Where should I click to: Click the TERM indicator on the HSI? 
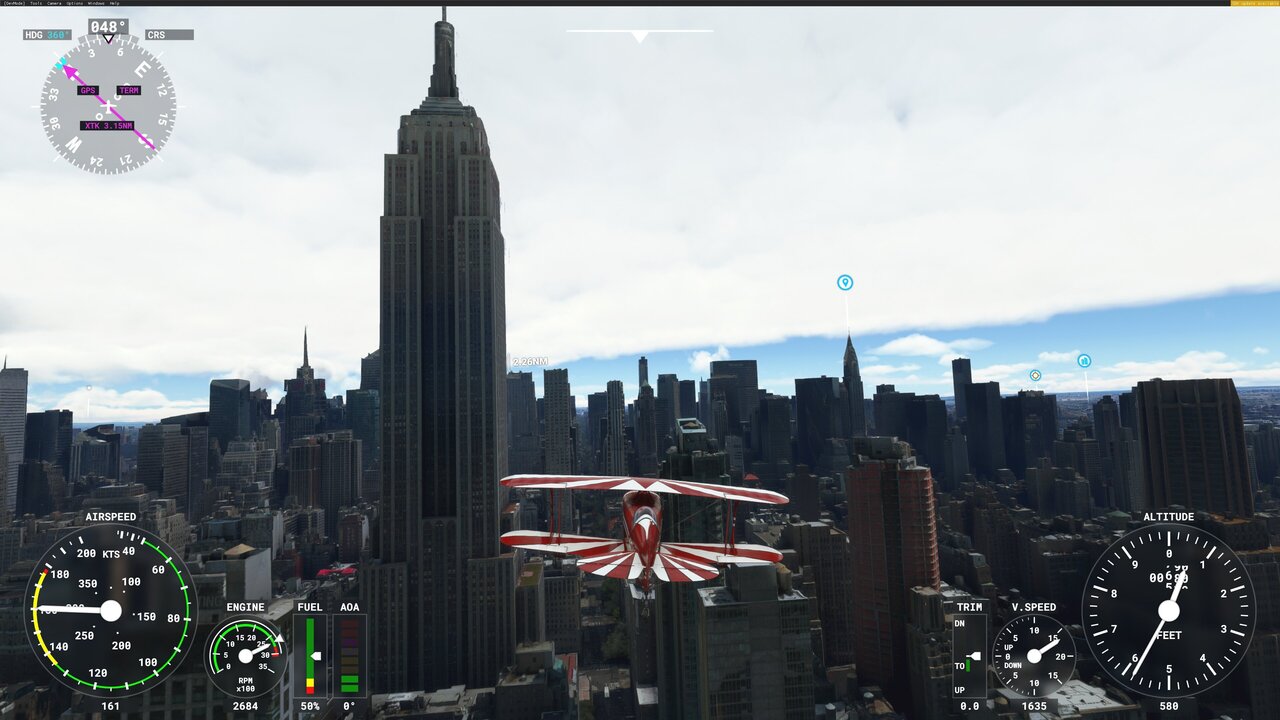(127, 90)
